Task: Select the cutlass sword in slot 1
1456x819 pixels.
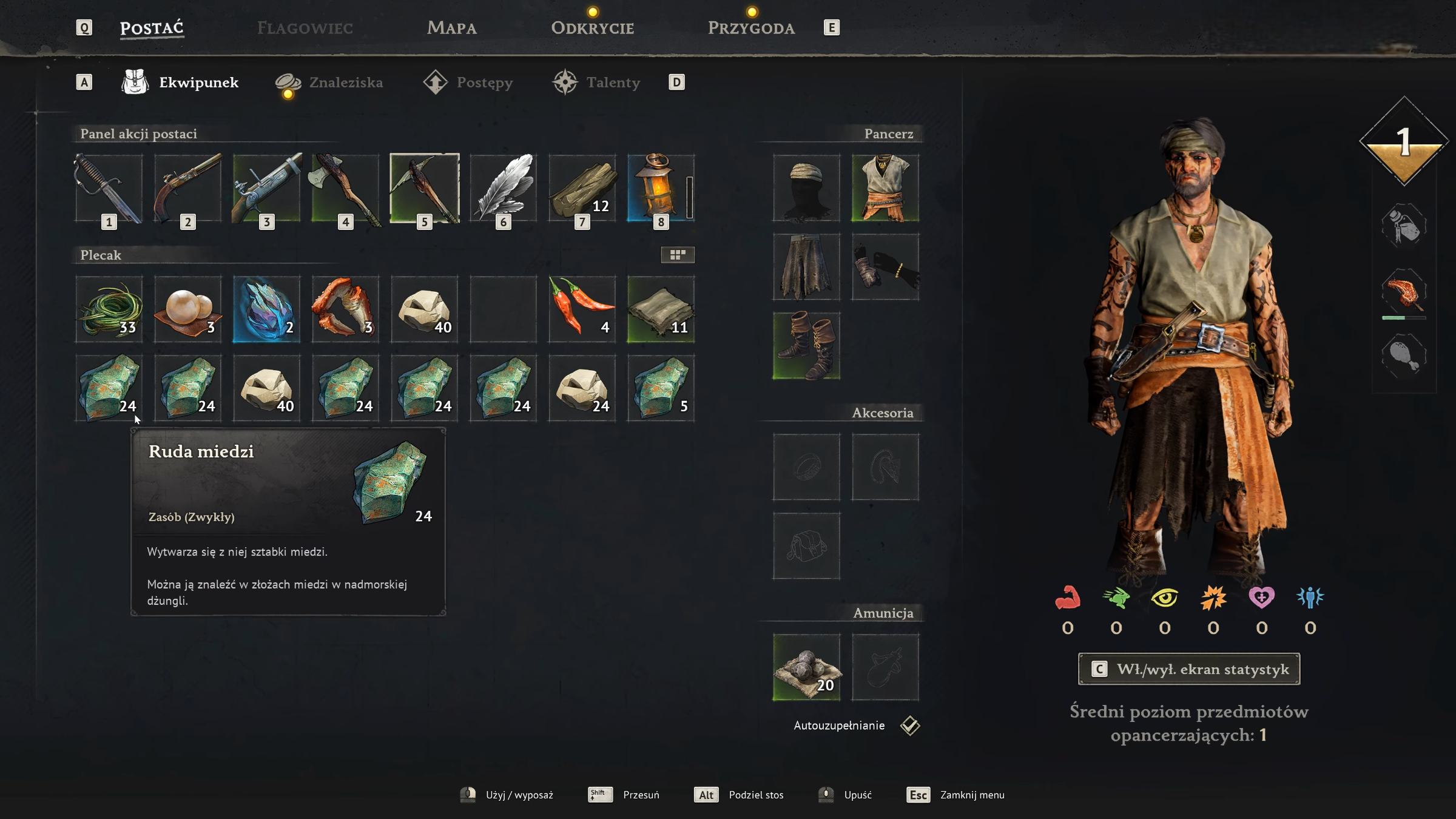Action: pyautogui.click(x=109, y=189)
